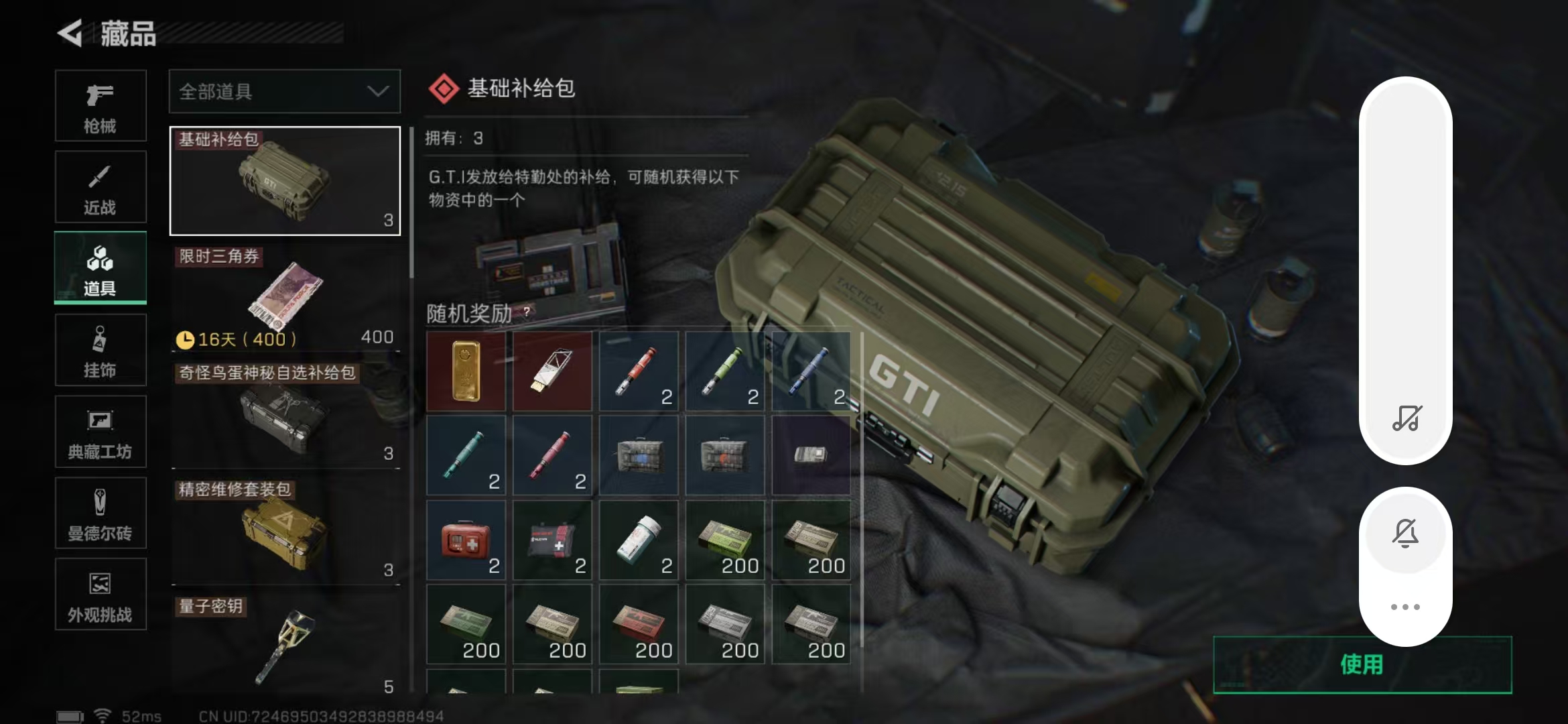Screen dimensions: 1568x724
Task: Tap the clock icon on 限时三角券 entry
Action: coord(185,339)
